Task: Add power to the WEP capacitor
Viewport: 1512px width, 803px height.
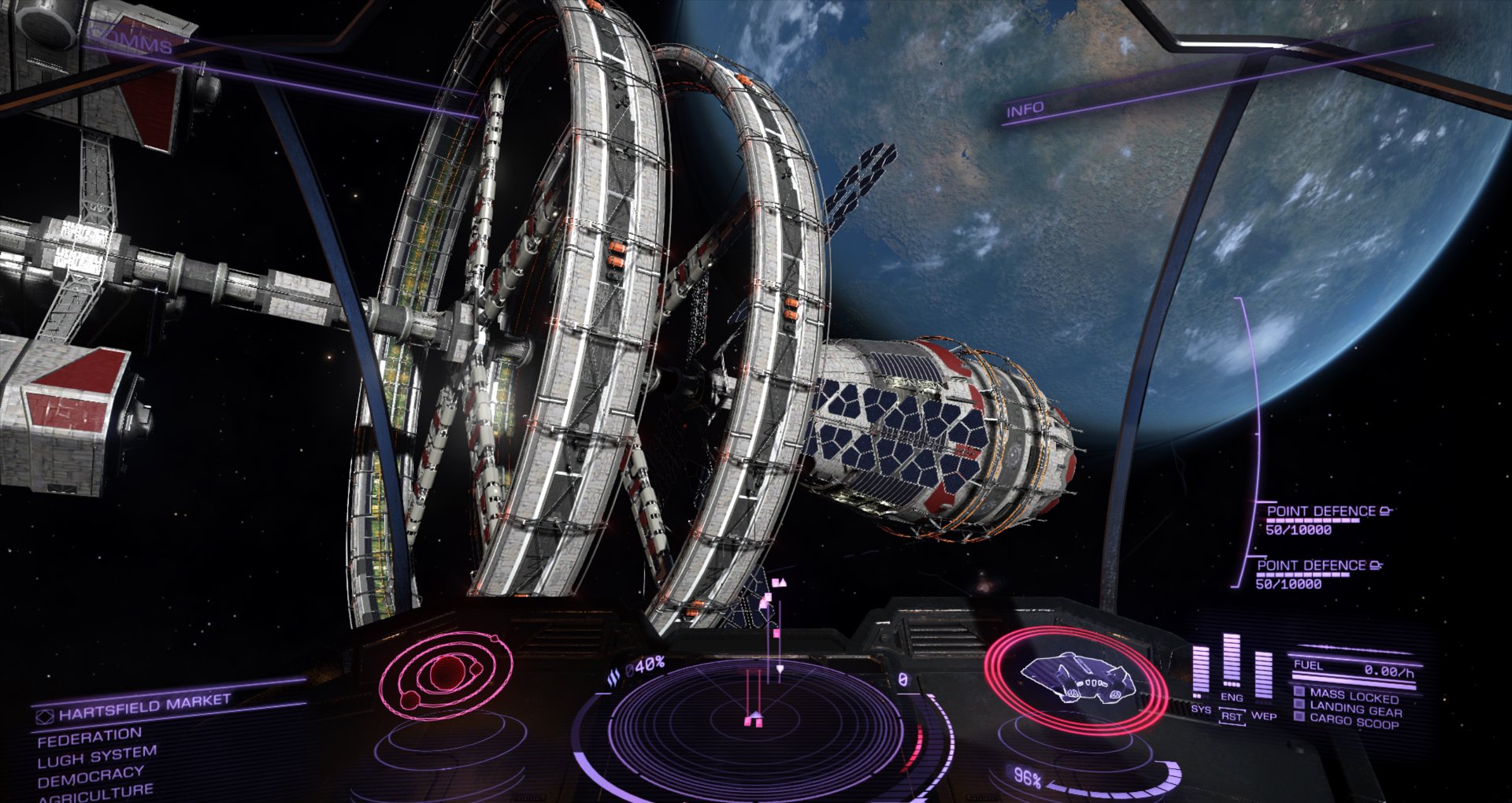Action: [1264, 716]
